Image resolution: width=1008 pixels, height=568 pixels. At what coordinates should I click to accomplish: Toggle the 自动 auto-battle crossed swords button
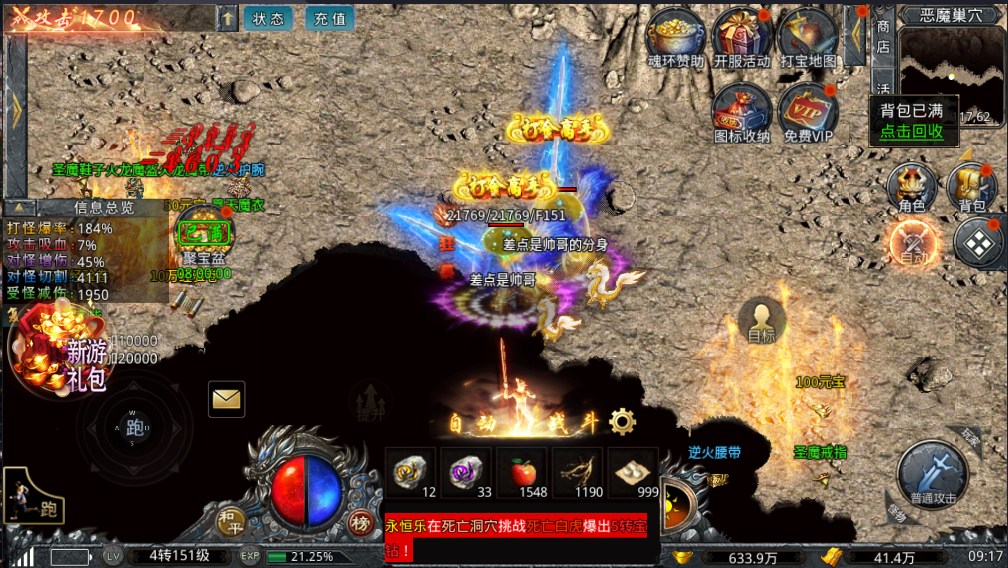(914, 242)
